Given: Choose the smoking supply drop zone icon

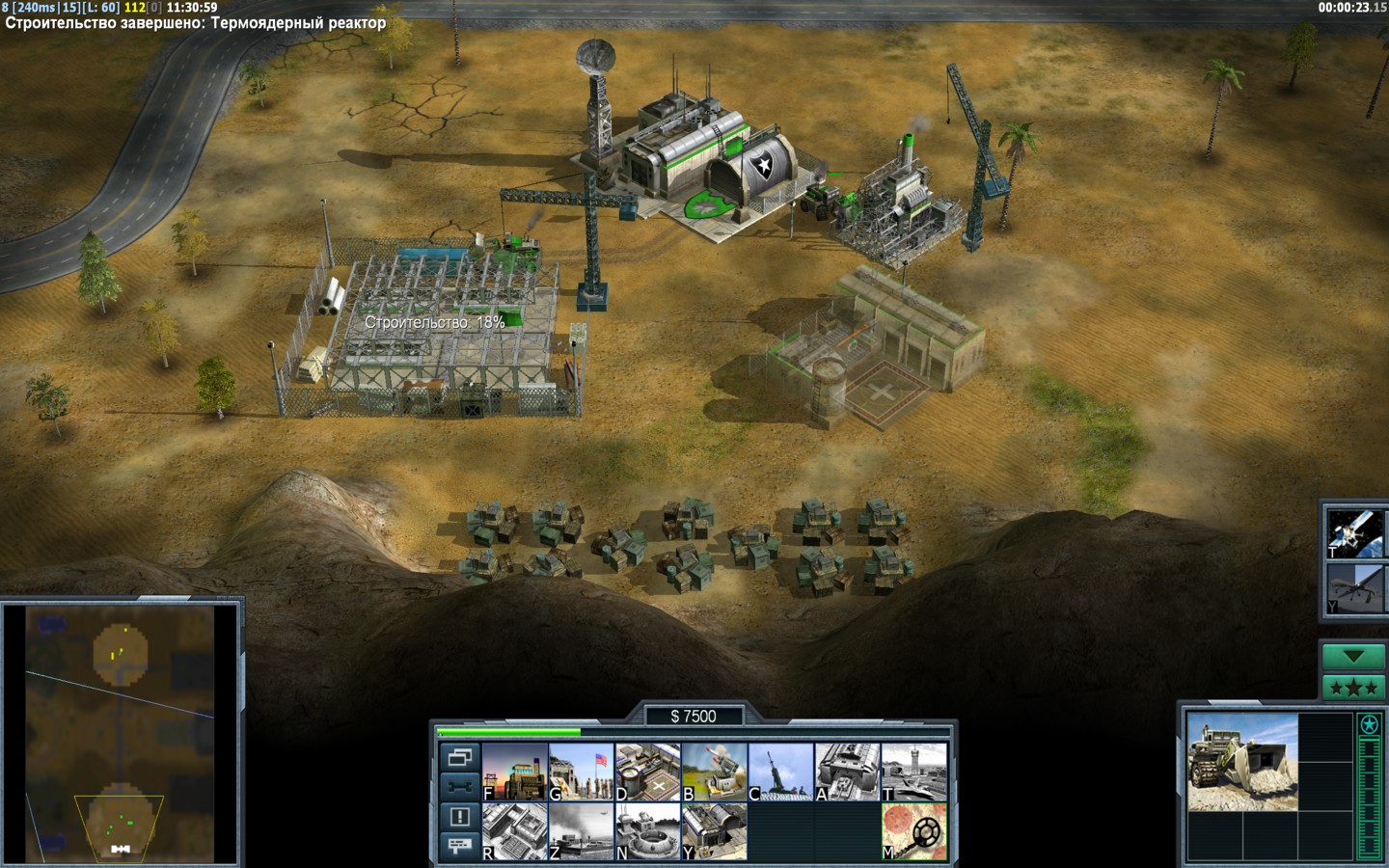Looking at the screenshot, I should (x=582, y=831).
